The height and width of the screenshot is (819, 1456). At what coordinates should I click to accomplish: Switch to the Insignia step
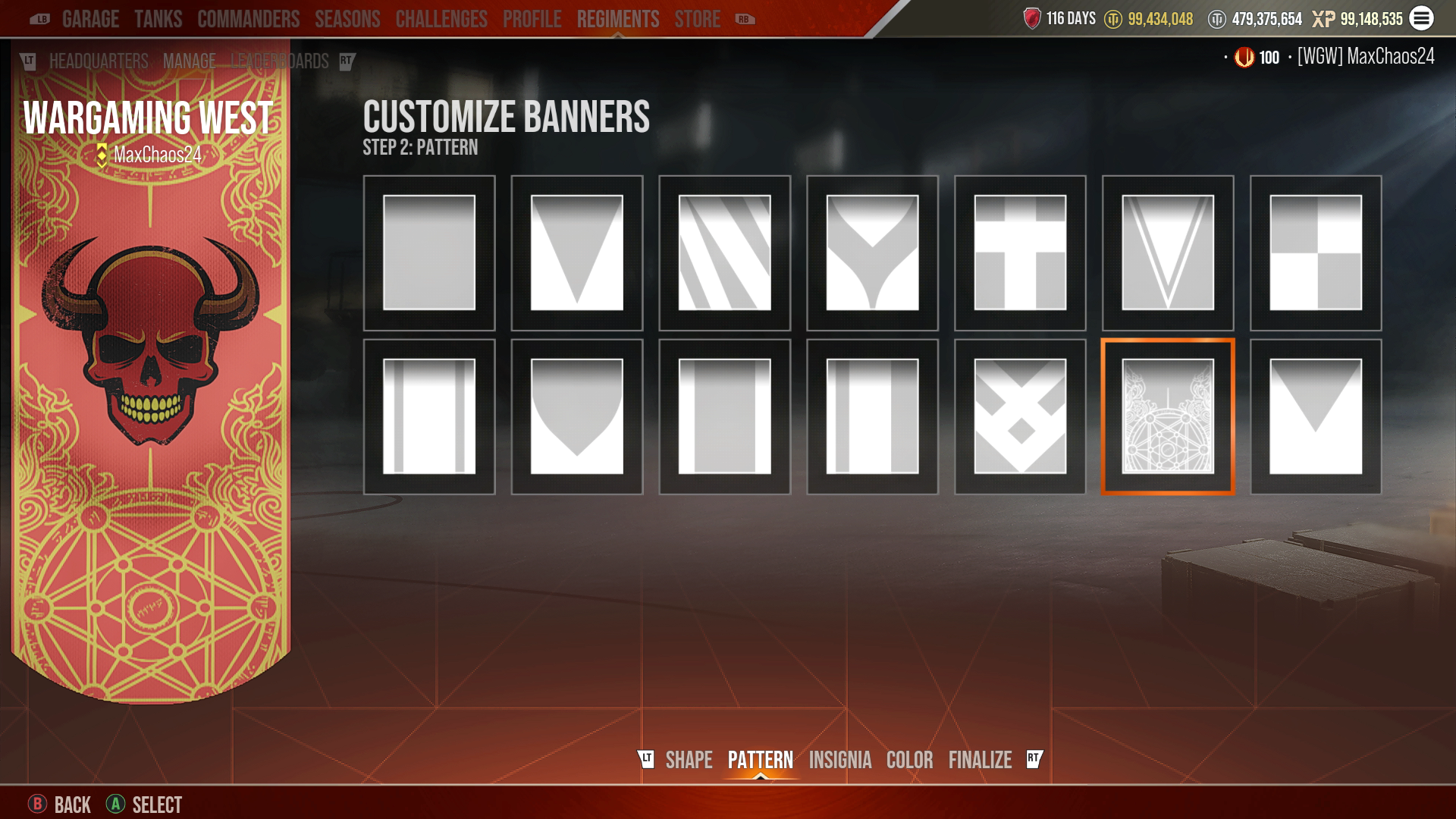point(839,760)
